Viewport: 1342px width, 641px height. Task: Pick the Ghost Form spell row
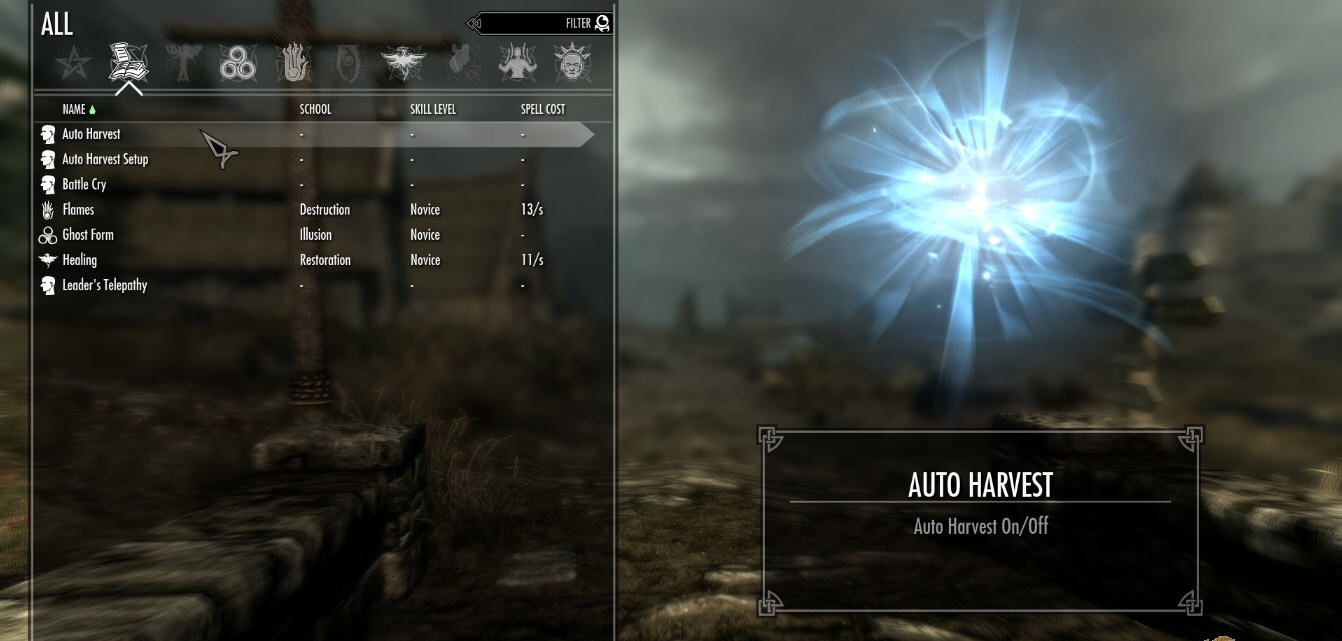88,235
